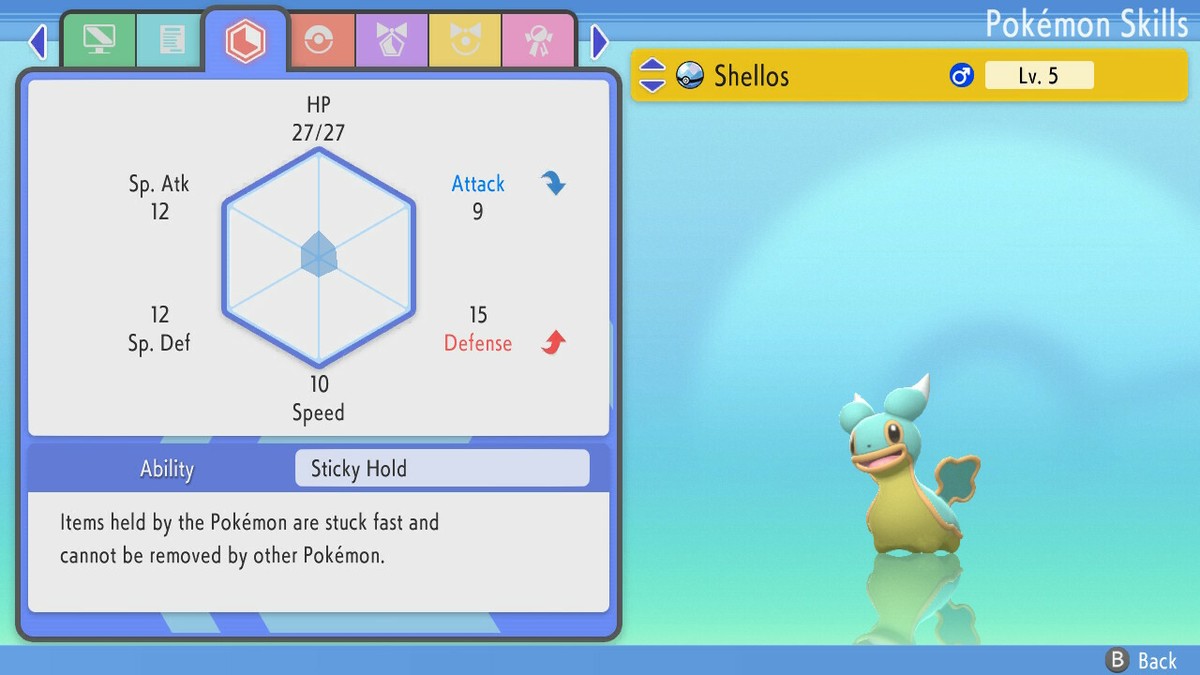Cycle Pokémon with the up-down arrows by Shellos
The width and height of the screenshot is (1200, 675).
pyautogui.click(x=652, y=75)
